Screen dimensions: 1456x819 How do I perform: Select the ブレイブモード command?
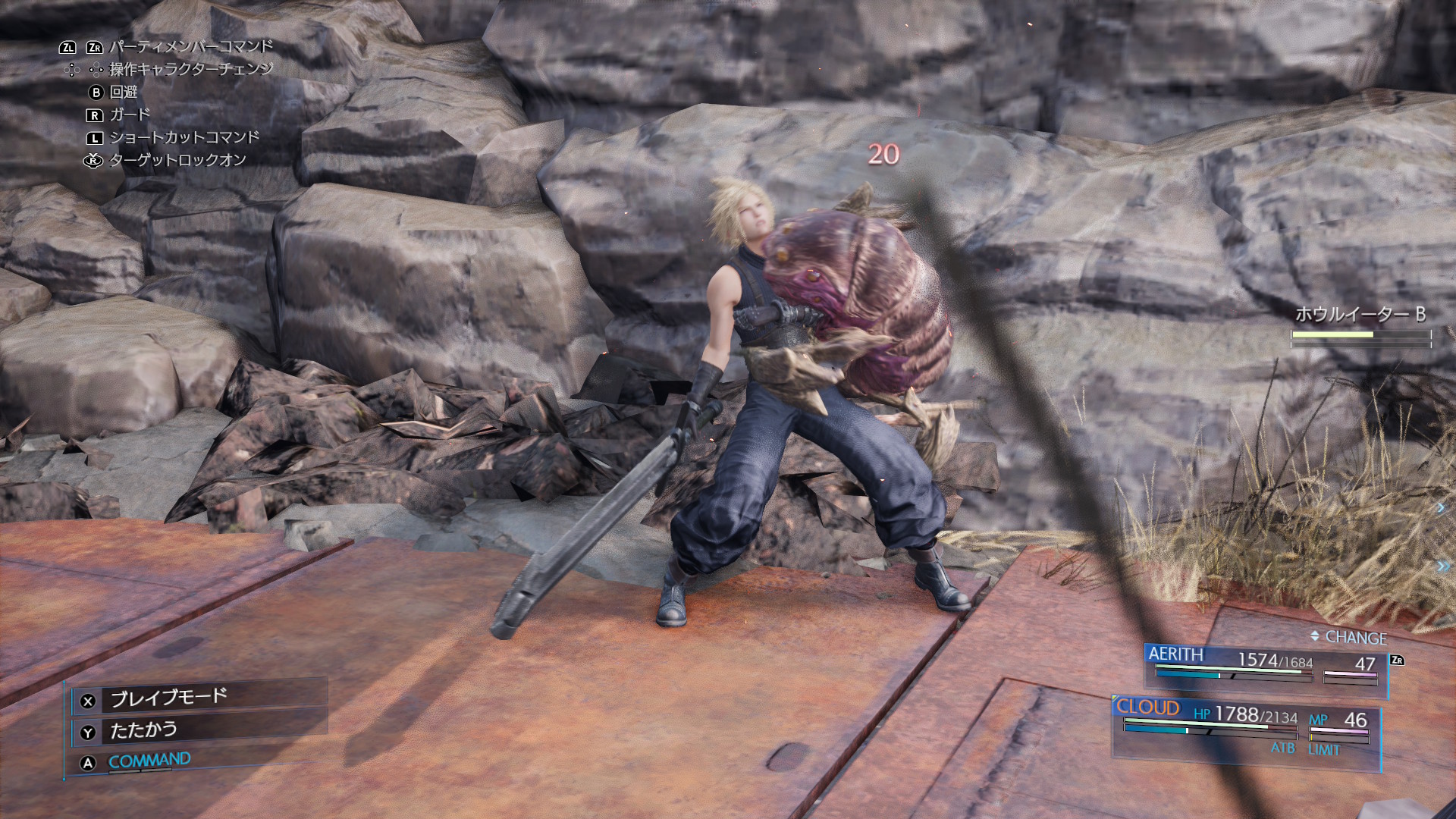169,698
